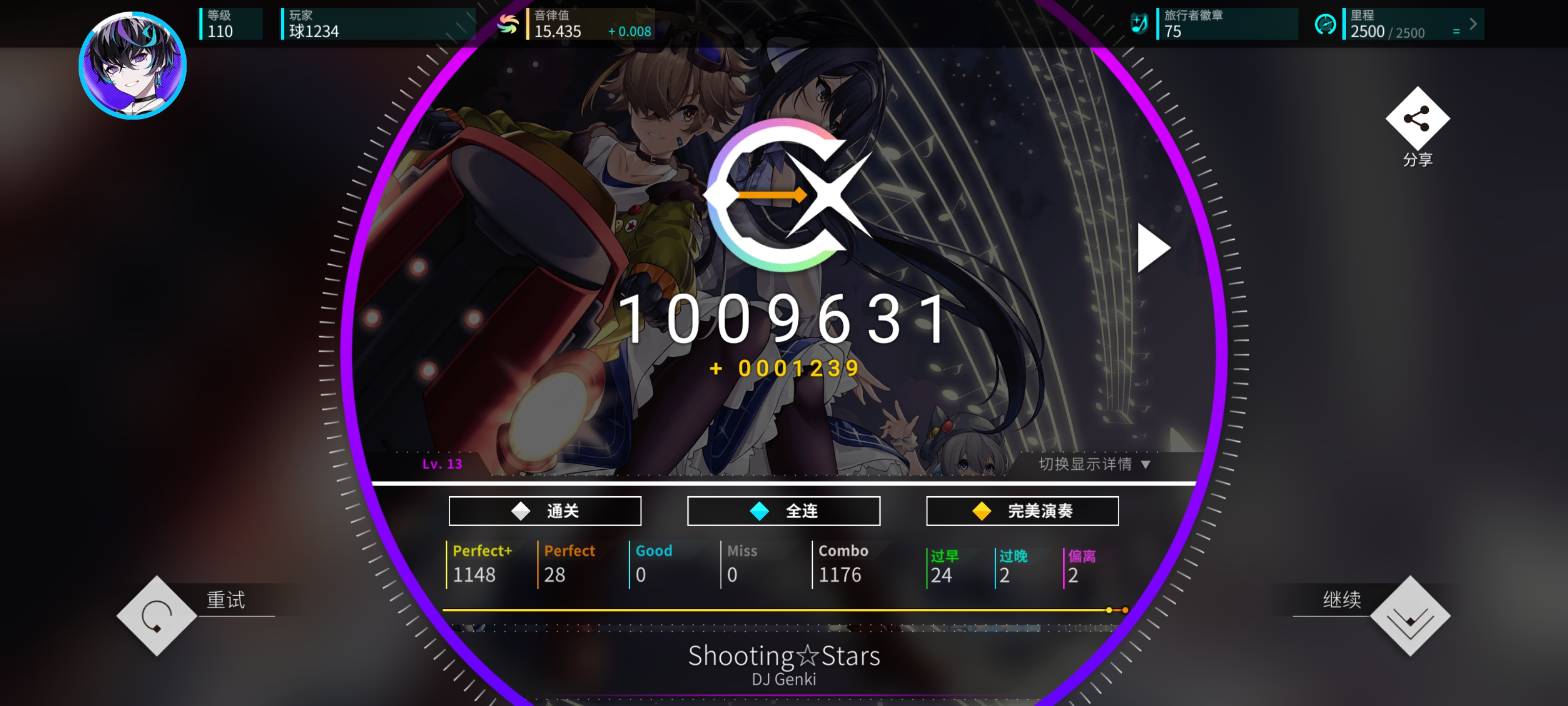This screenshot has width=1568, height=706.
Task: Open the 切换显示详情 details dropdown
Action: coord(1094,464)
